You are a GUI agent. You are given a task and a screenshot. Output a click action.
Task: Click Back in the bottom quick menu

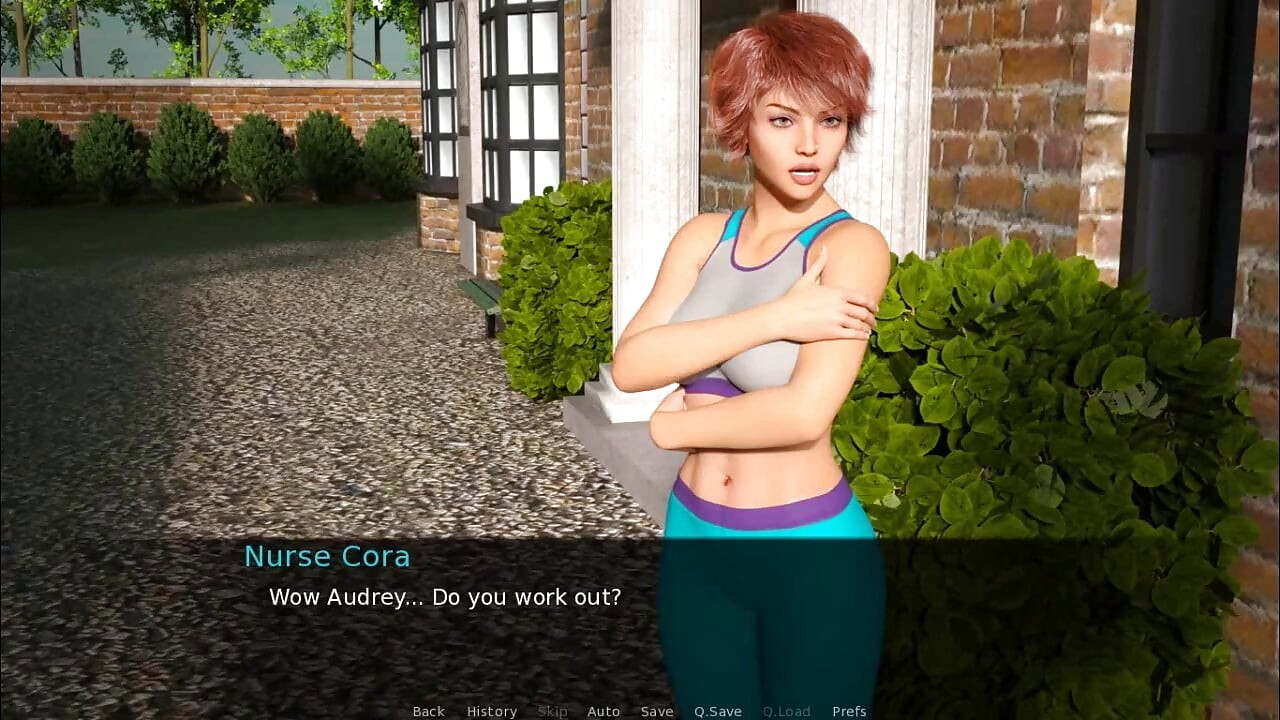428,711
